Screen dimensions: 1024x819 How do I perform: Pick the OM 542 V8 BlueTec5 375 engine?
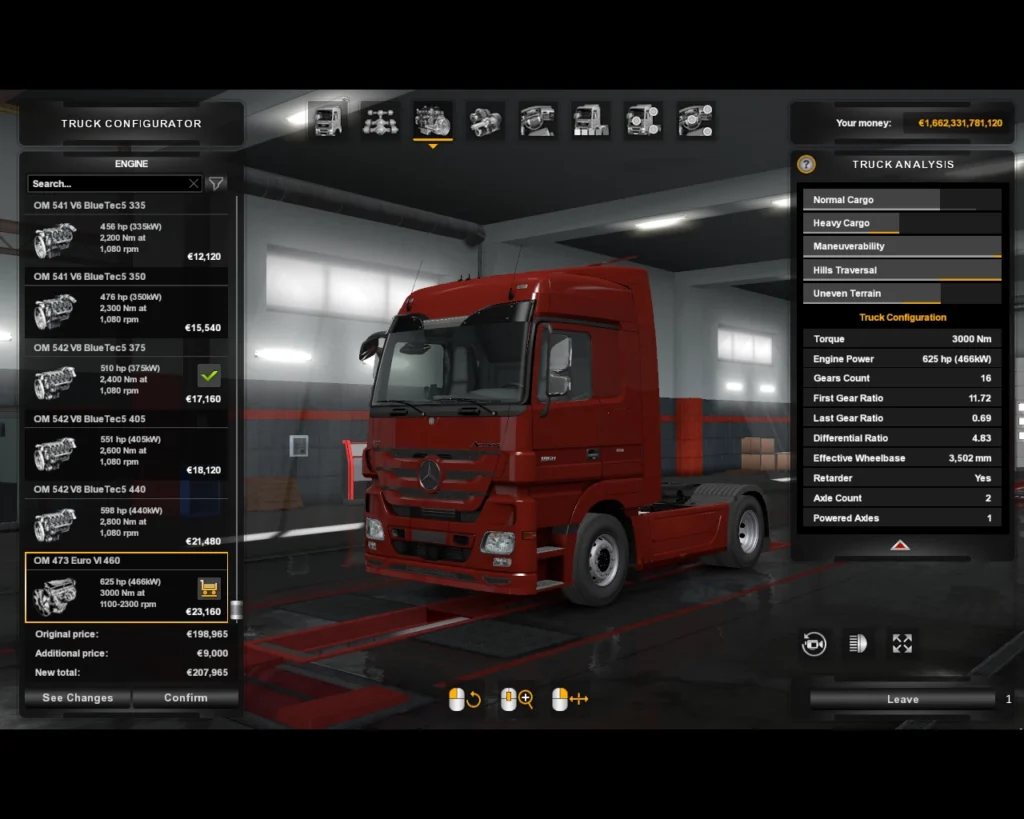(x=126, y=382)
